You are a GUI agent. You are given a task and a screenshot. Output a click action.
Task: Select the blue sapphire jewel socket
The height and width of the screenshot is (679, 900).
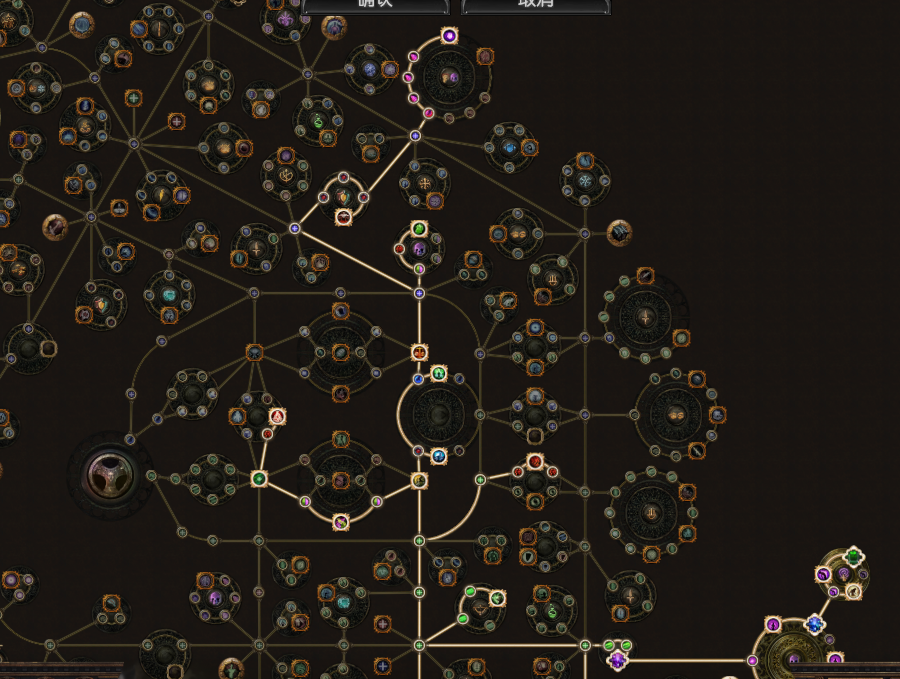815,625
